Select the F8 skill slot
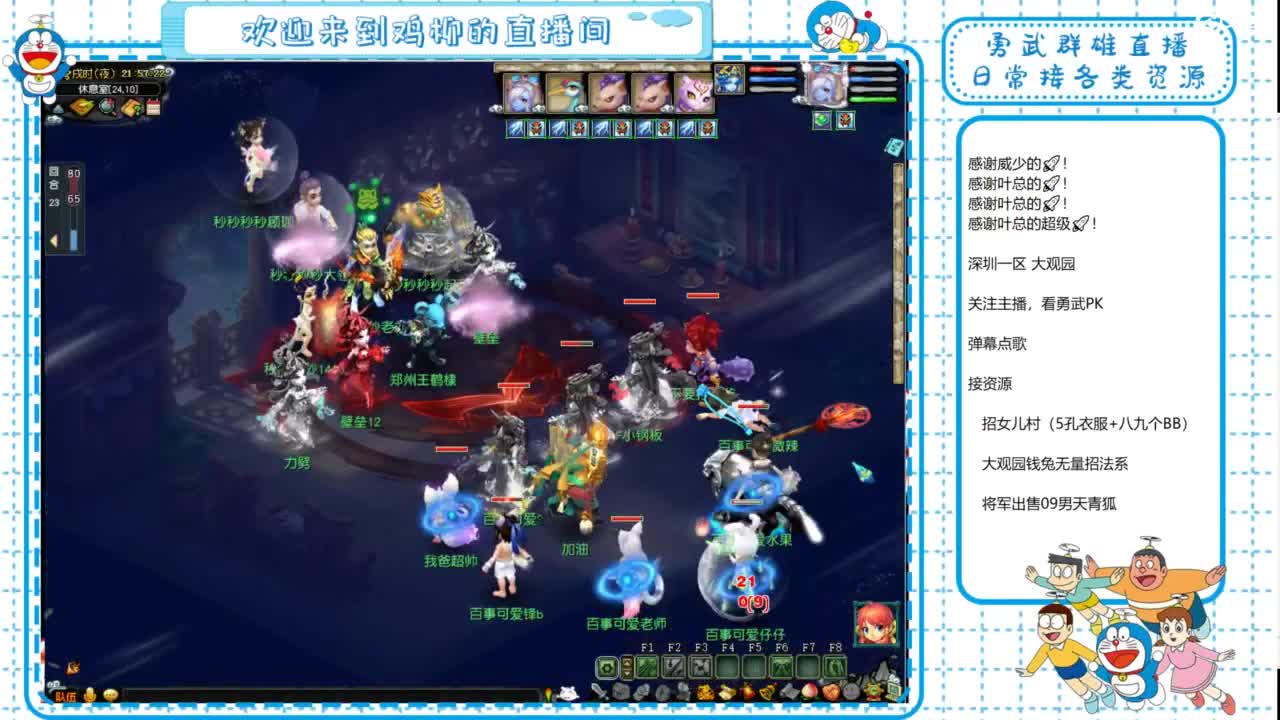1280x720 pixels. click(x=834, y=667)
